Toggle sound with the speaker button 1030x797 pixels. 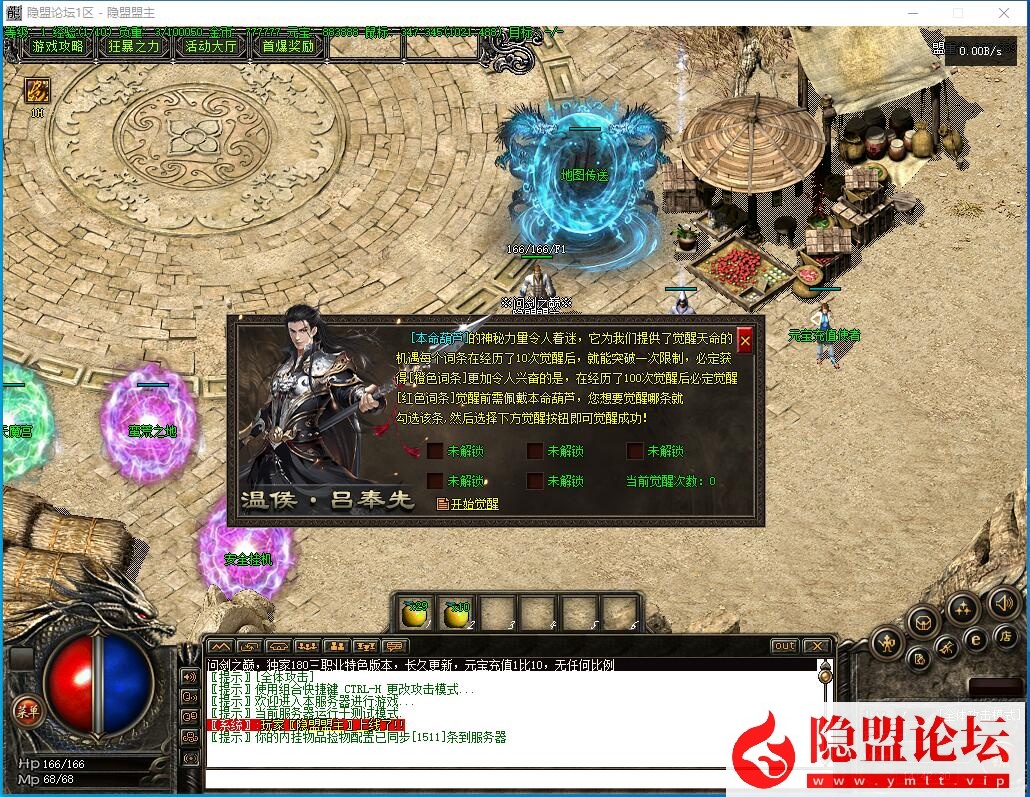click(x=1004, y=602)
